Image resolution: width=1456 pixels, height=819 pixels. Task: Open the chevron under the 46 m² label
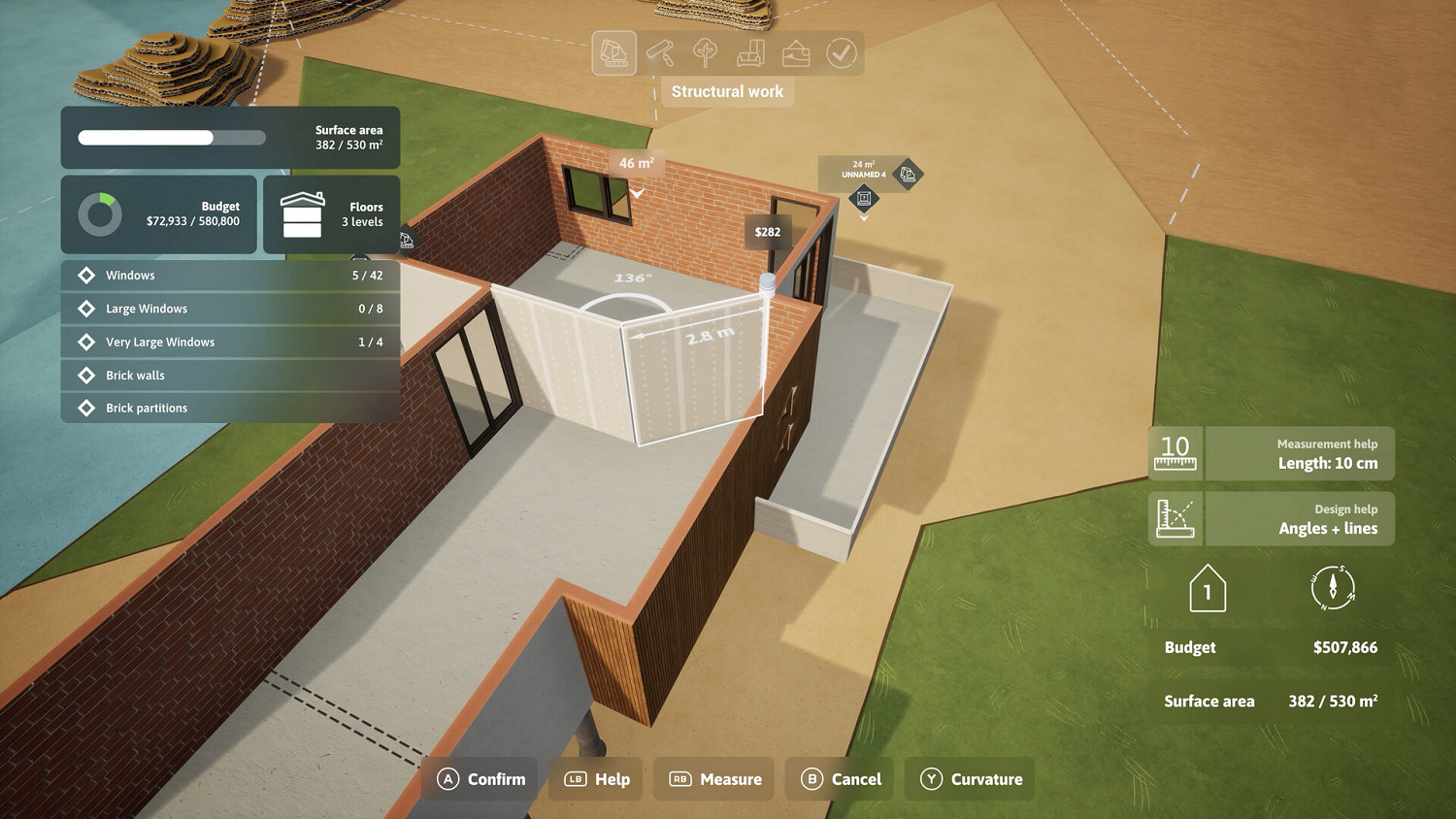tap(636, 193)
